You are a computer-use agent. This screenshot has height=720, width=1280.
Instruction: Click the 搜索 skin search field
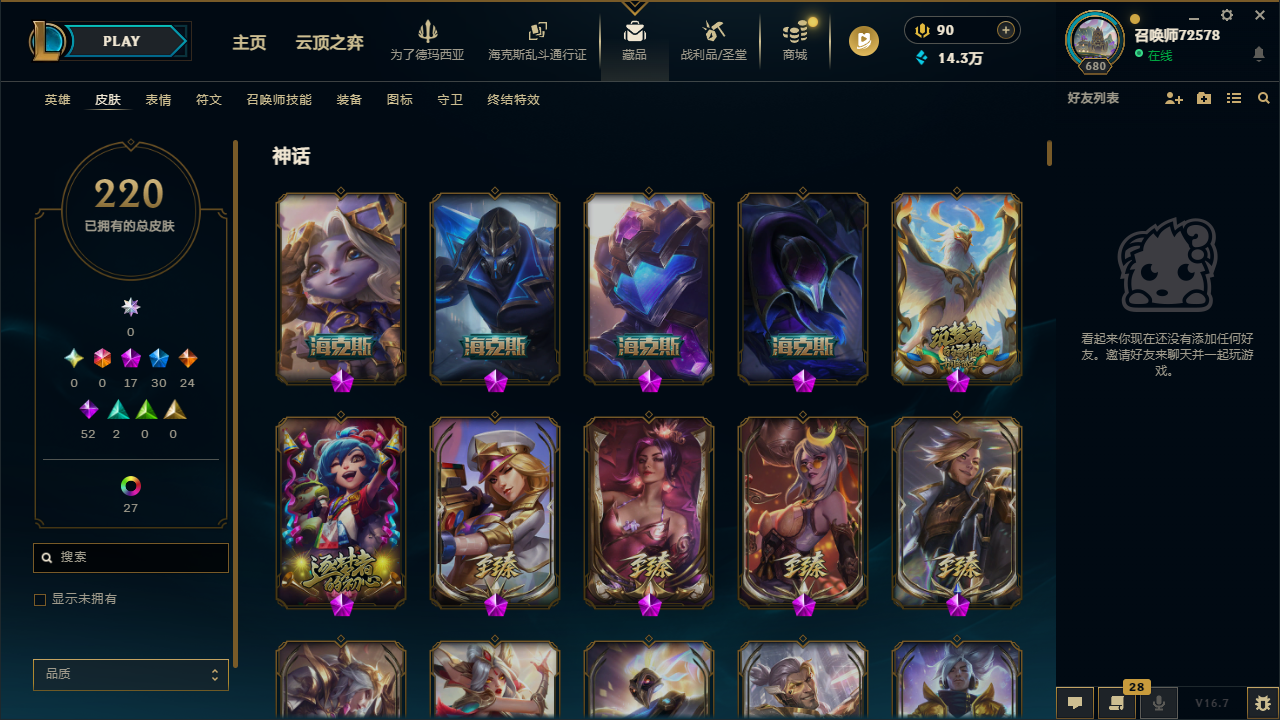click(x=130, y=557)
